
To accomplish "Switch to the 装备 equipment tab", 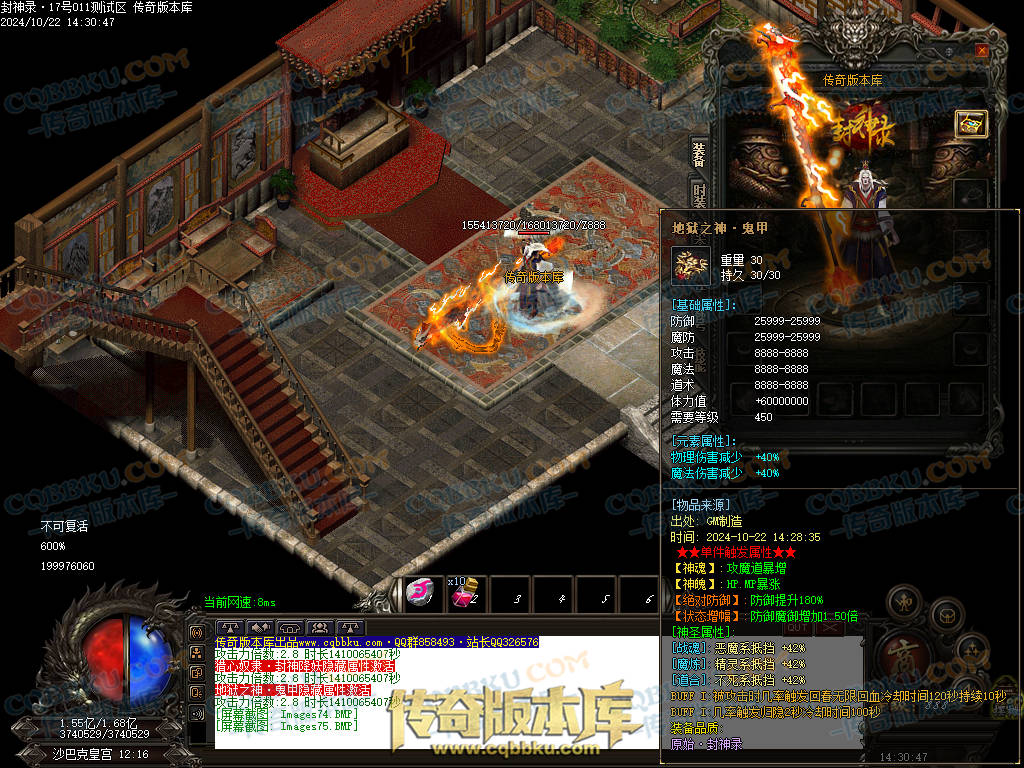I will click(x=698, y=153).
